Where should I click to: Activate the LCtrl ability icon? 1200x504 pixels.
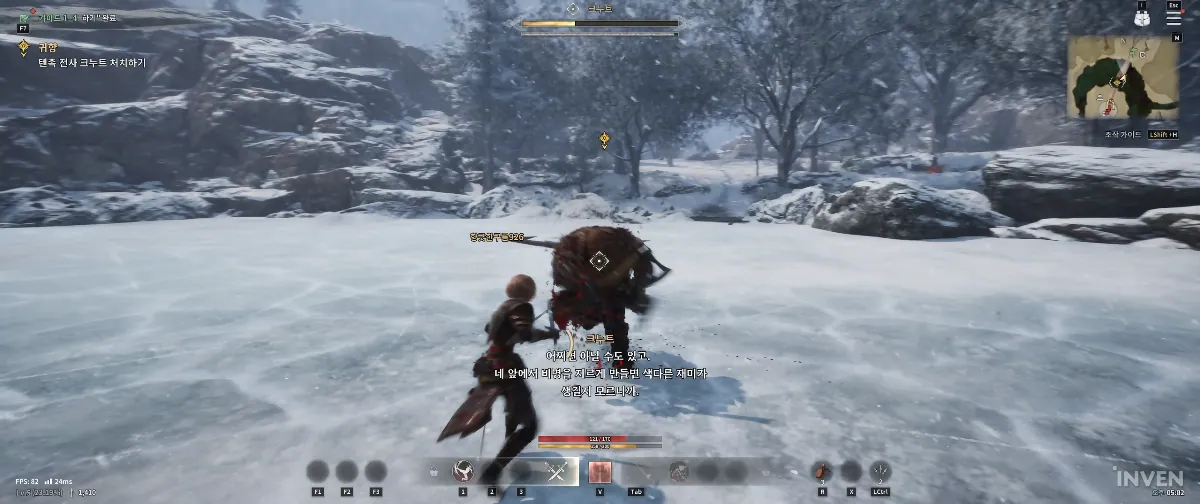click(x=881, y=471)
